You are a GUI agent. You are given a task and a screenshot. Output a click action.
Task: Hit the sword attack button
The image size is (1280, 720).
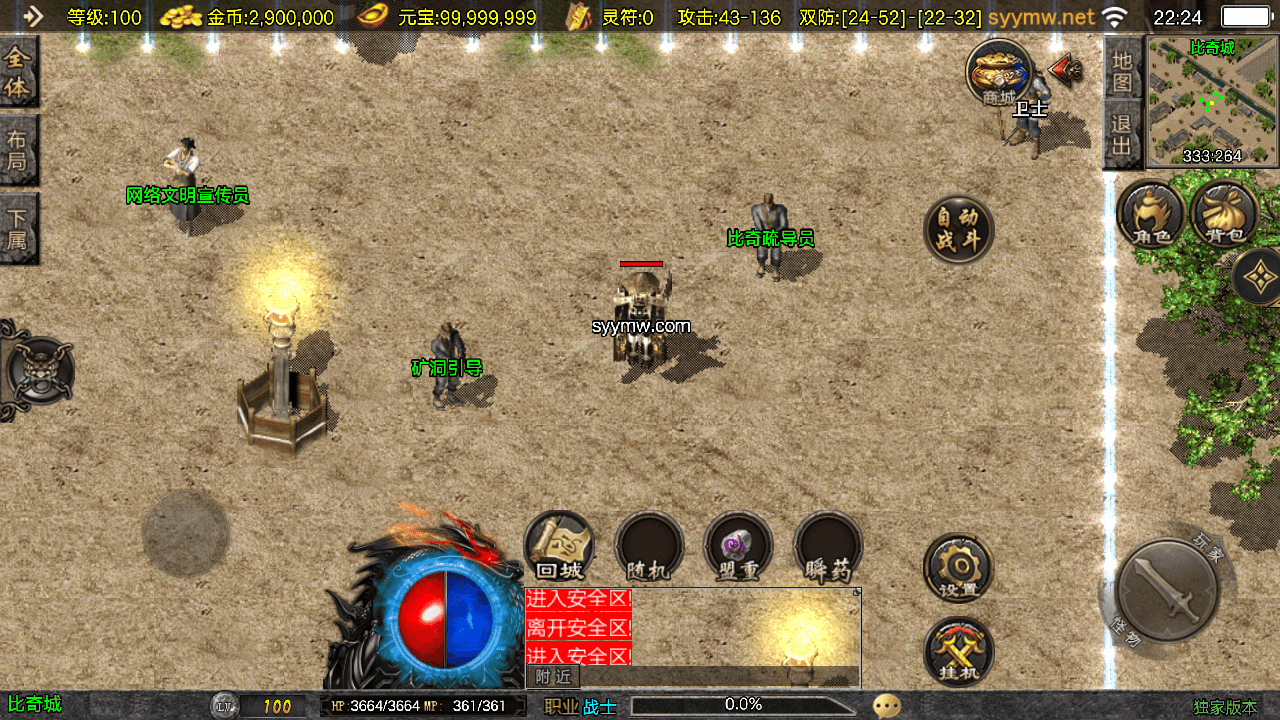(1166, 590)
